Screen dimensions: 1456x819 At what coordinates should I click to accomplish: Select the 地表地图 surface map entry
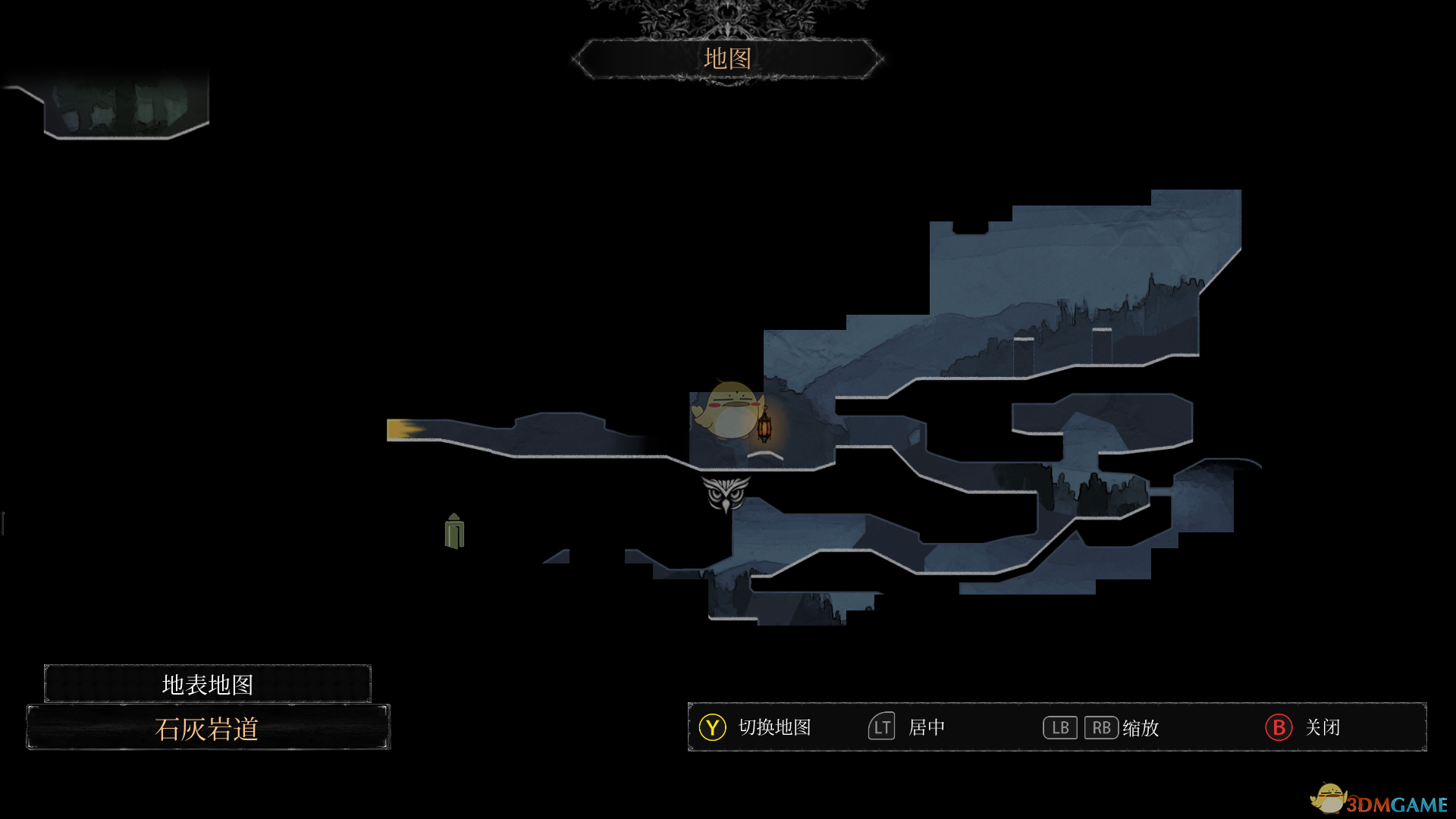pos(207,684)
